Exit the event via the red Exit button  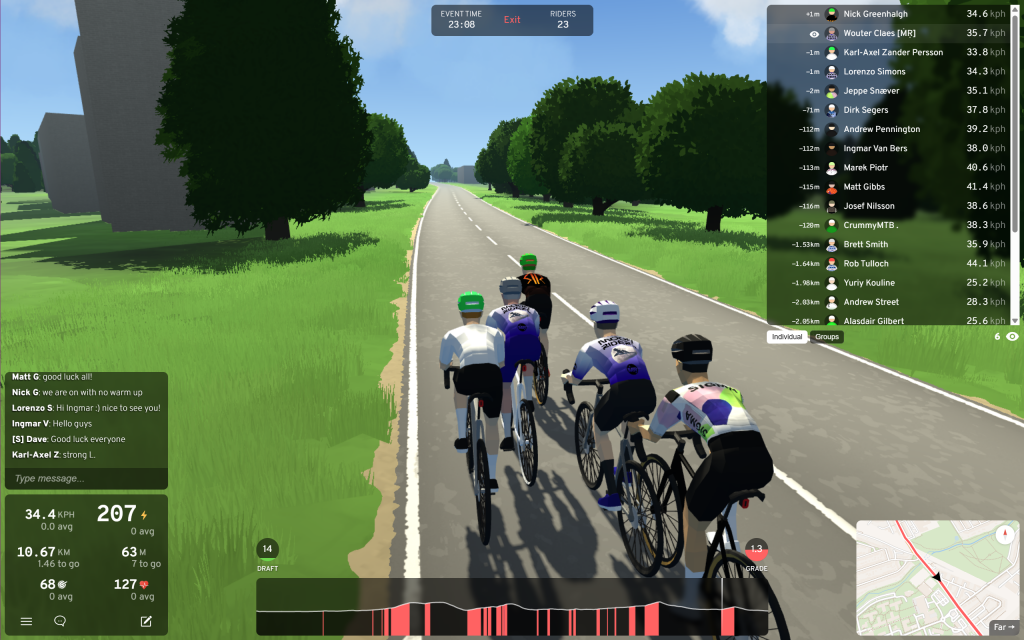pos(512,20)
